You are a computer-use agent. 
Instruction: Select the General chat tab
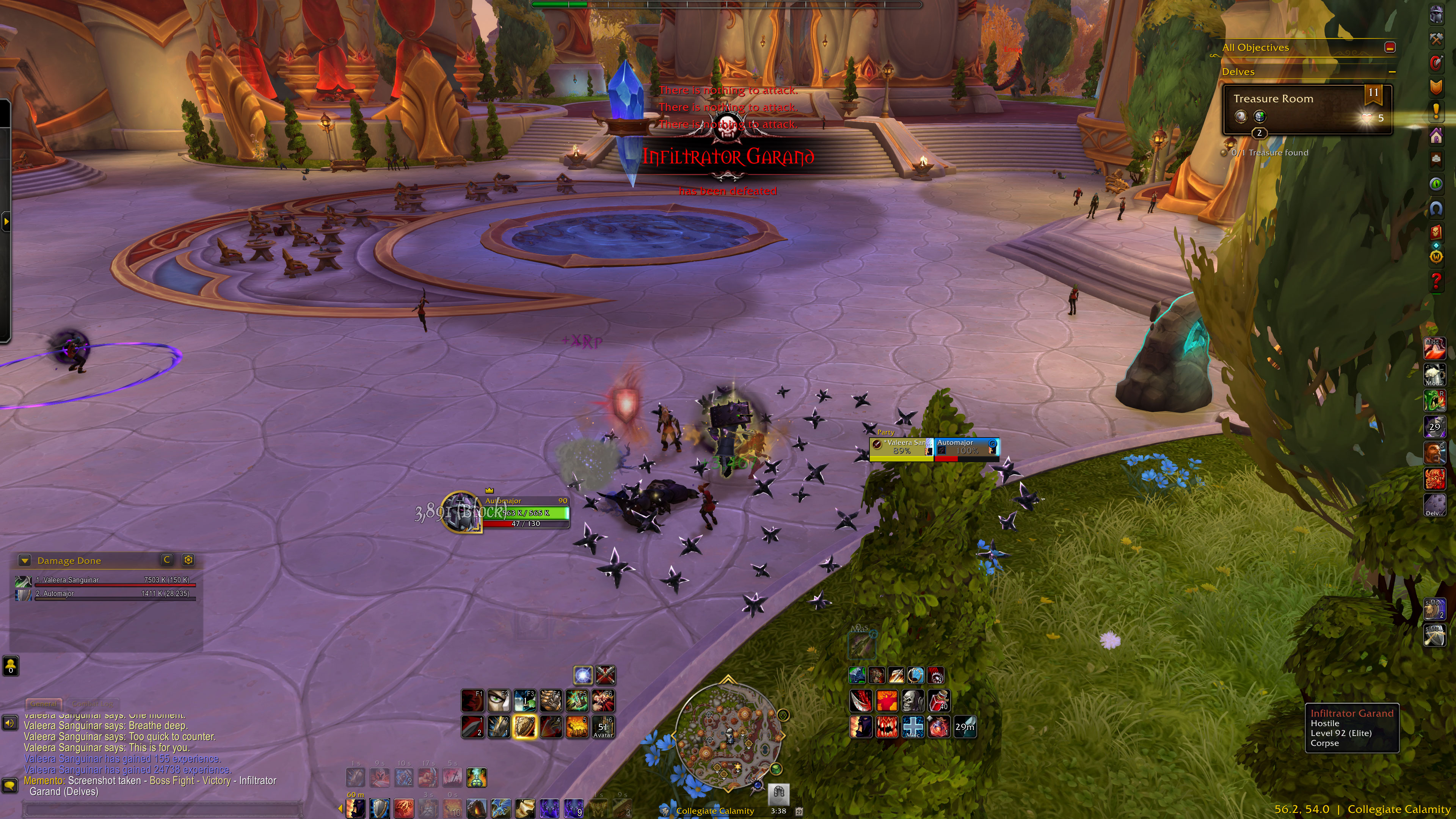click(x=44, y=704)
